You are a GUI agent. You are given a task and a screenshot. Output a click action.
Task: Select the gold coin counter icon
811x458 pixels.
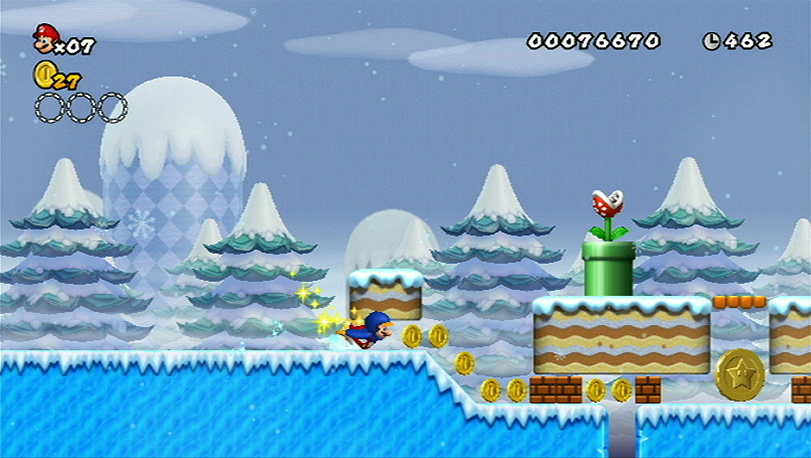pos(44,73)
